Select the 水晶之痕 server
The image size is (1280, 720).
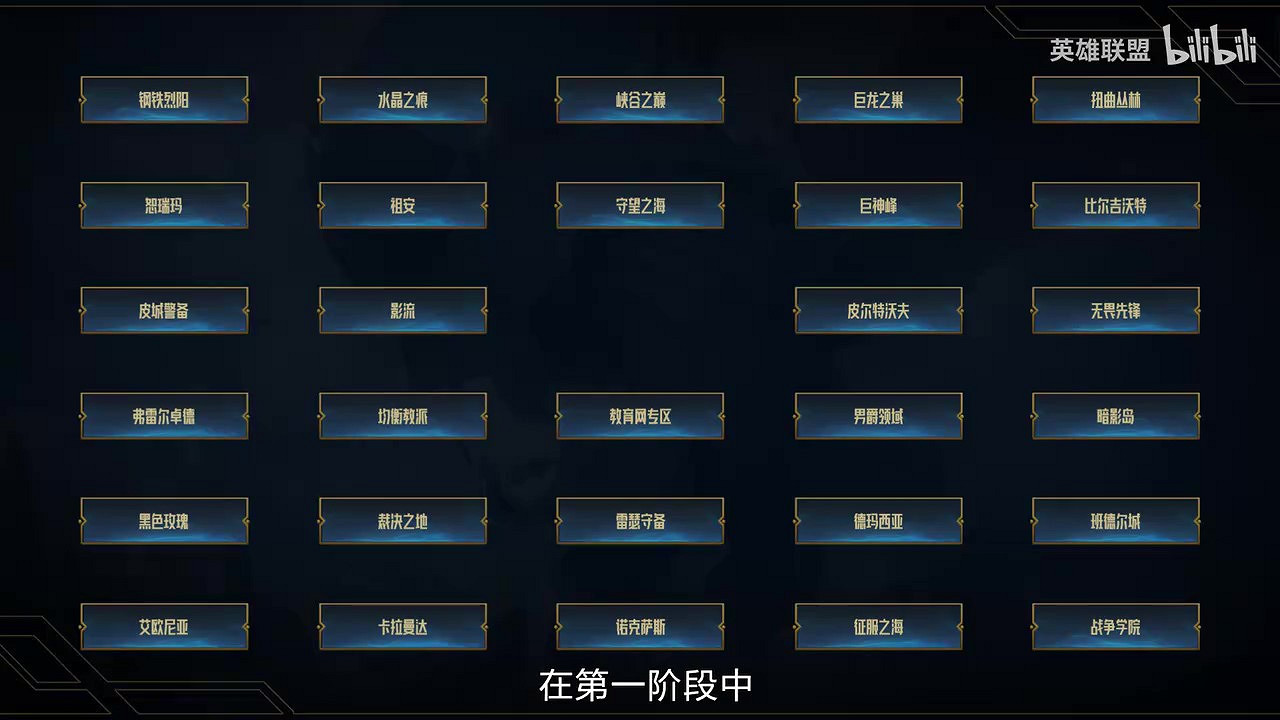click(x=402, y=100)
